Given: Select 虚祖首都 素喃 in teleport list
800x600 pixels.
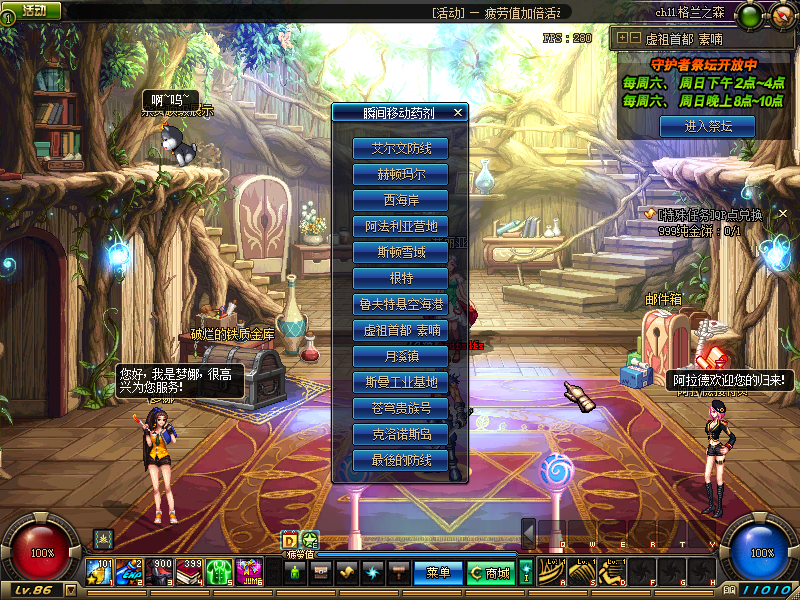Looking at the screenshot, I should 400,330.
